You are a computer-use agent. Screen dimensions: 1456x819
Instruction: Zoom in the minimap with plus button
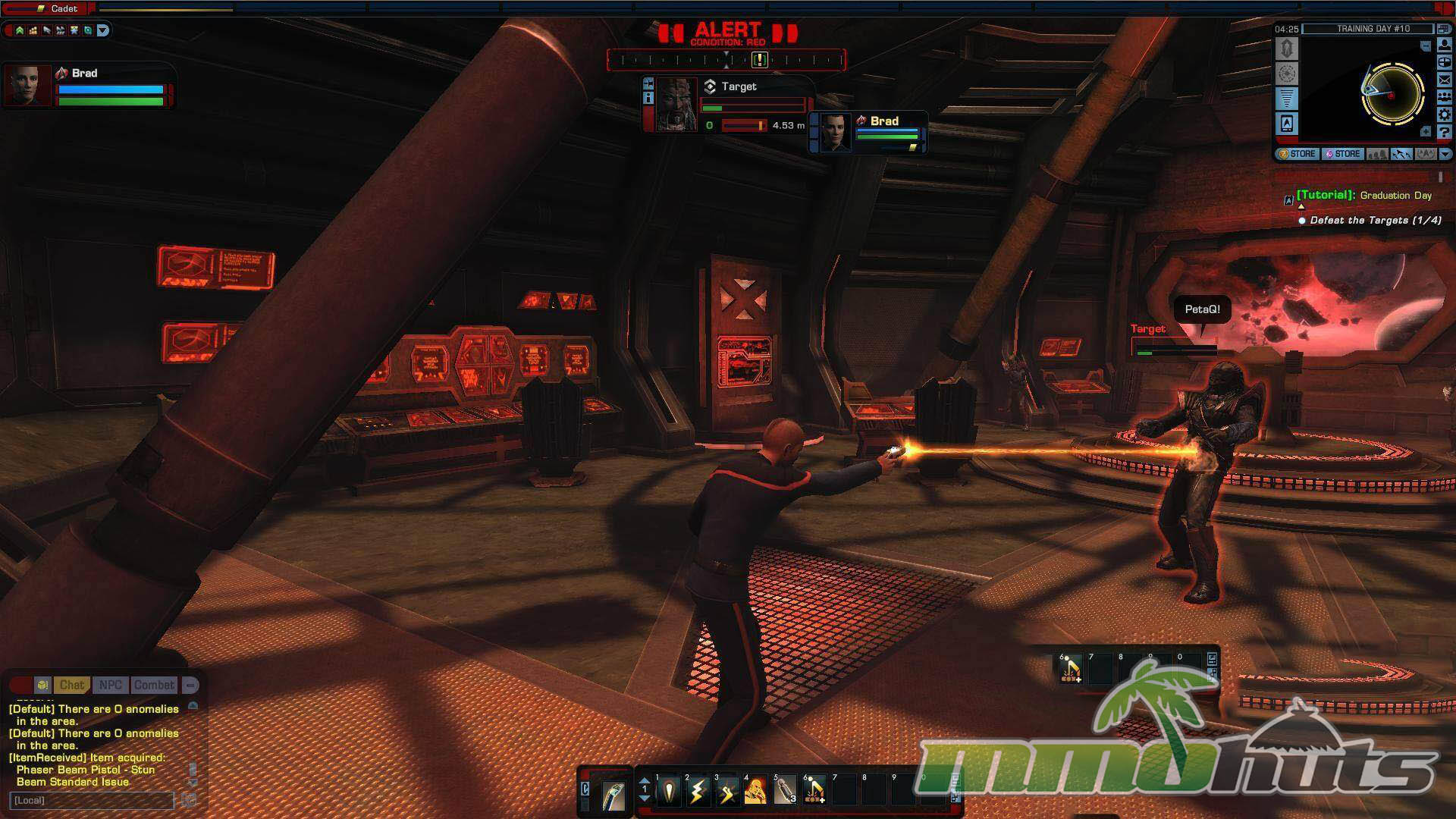point(1426,131)
